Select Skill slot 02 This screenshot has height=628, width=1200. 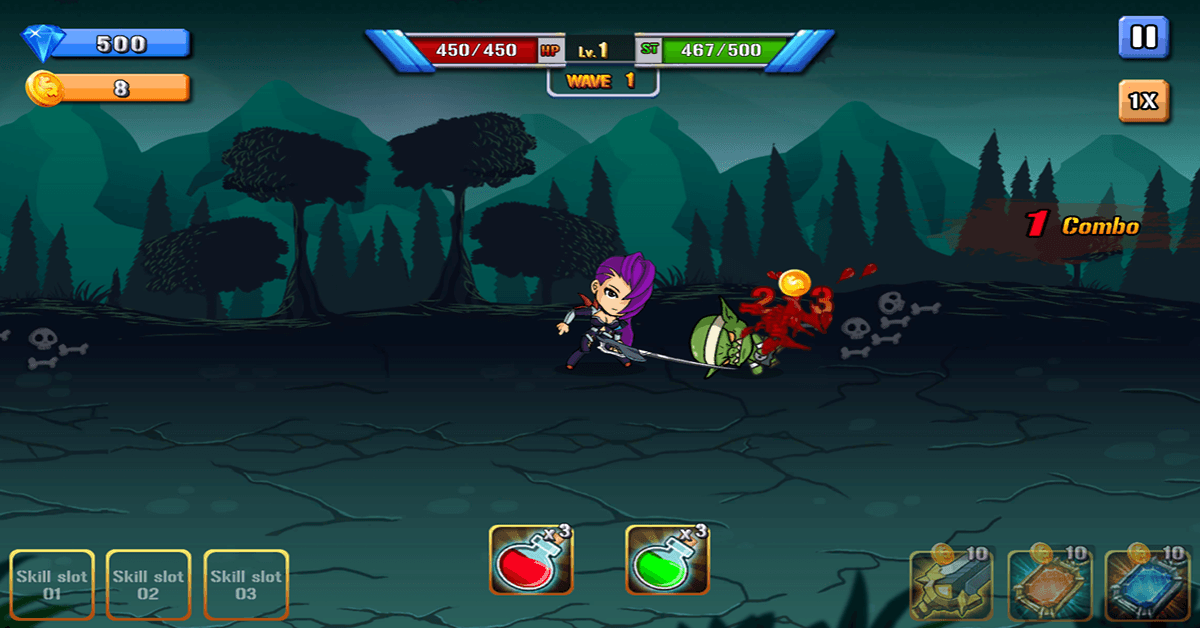148,586
